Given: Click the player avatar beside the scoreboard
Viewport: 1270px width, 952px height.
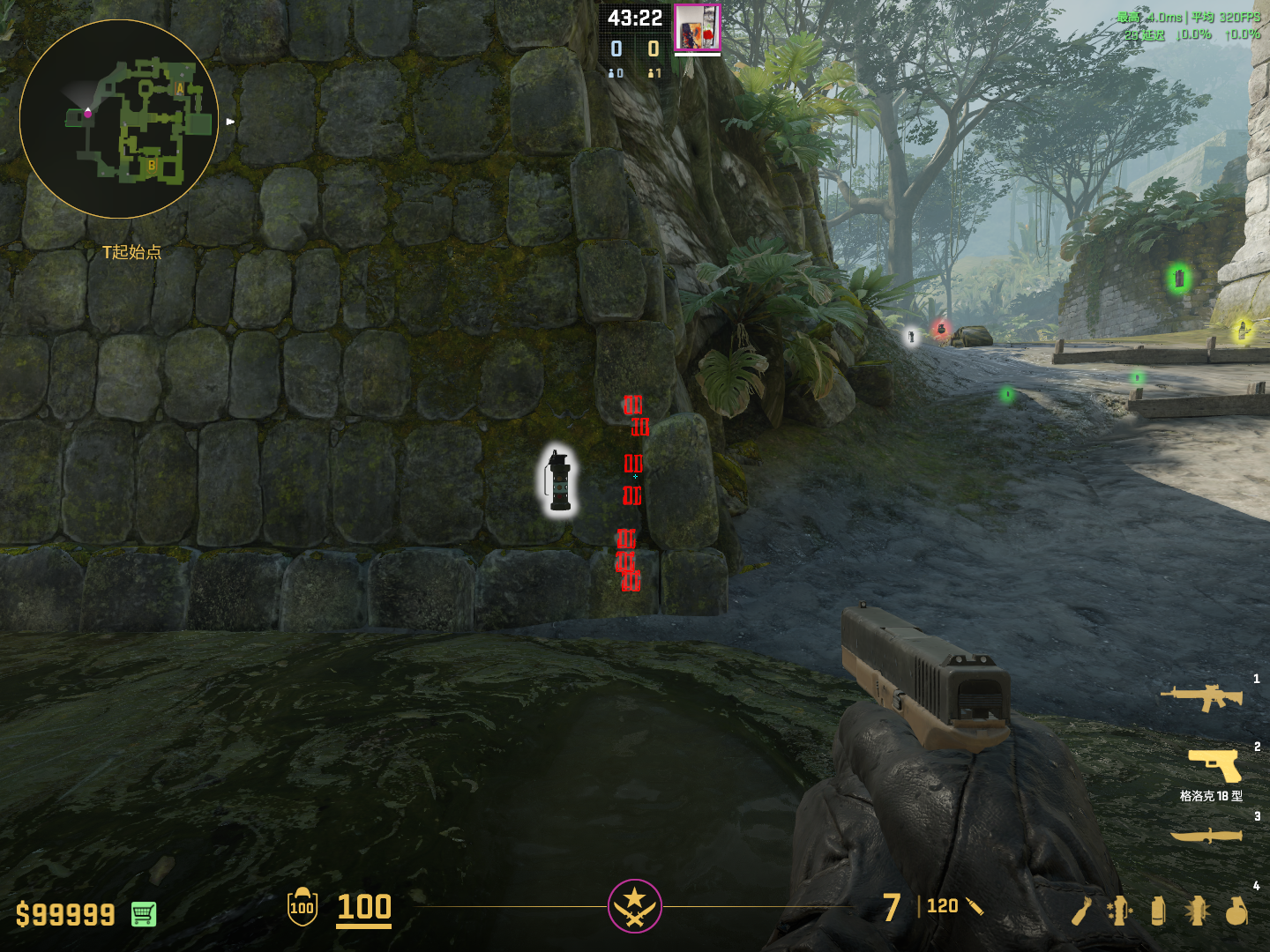Looking at the screenshot, I should (x=697, y=27).
